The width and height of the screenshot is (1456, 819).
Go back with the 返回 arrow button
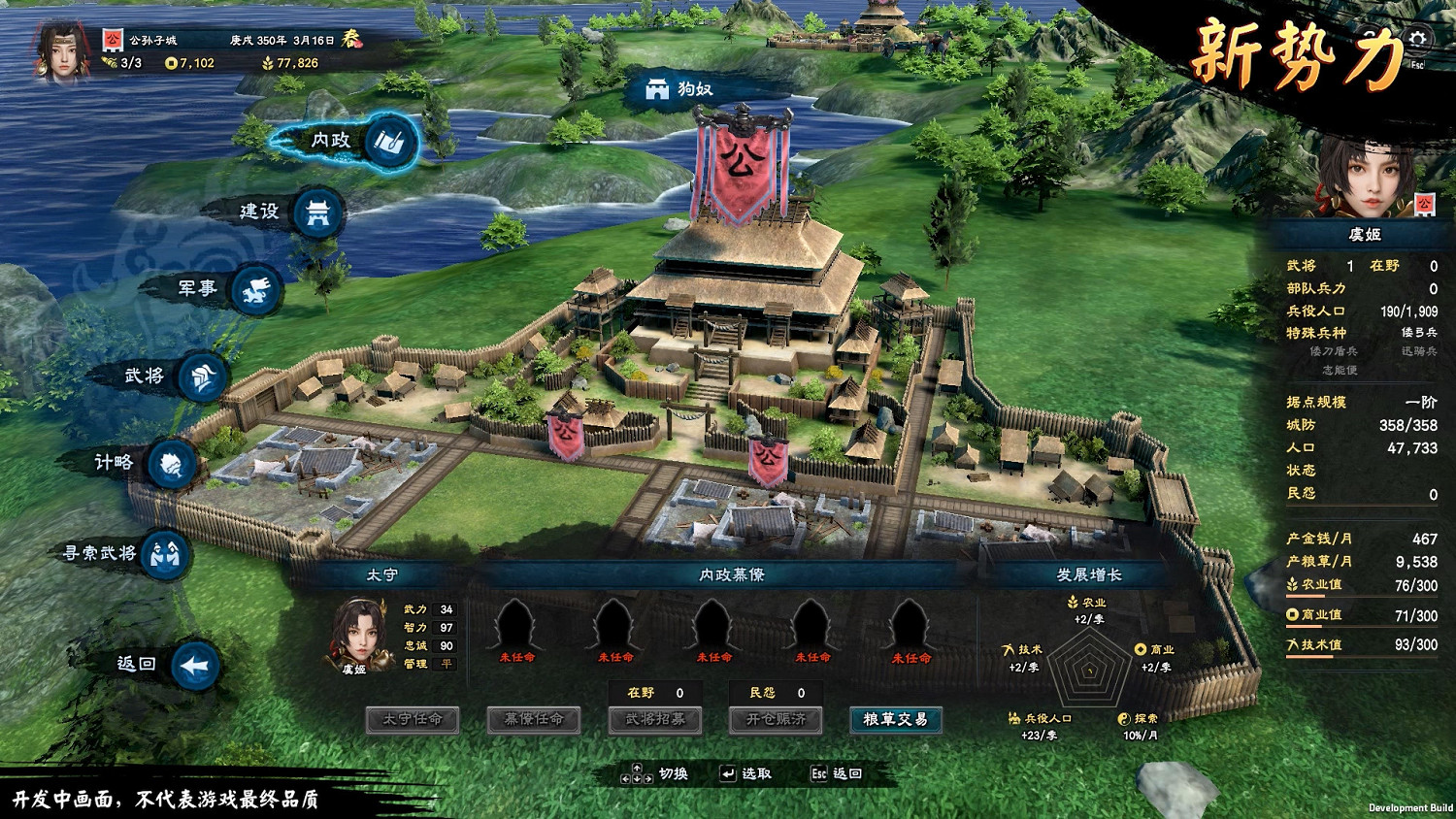[195, 666]
